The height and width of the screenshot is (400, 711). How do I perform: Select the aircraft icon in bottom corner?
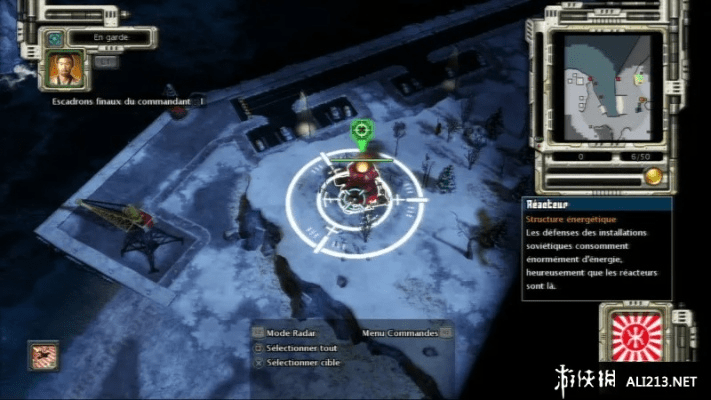44,355
